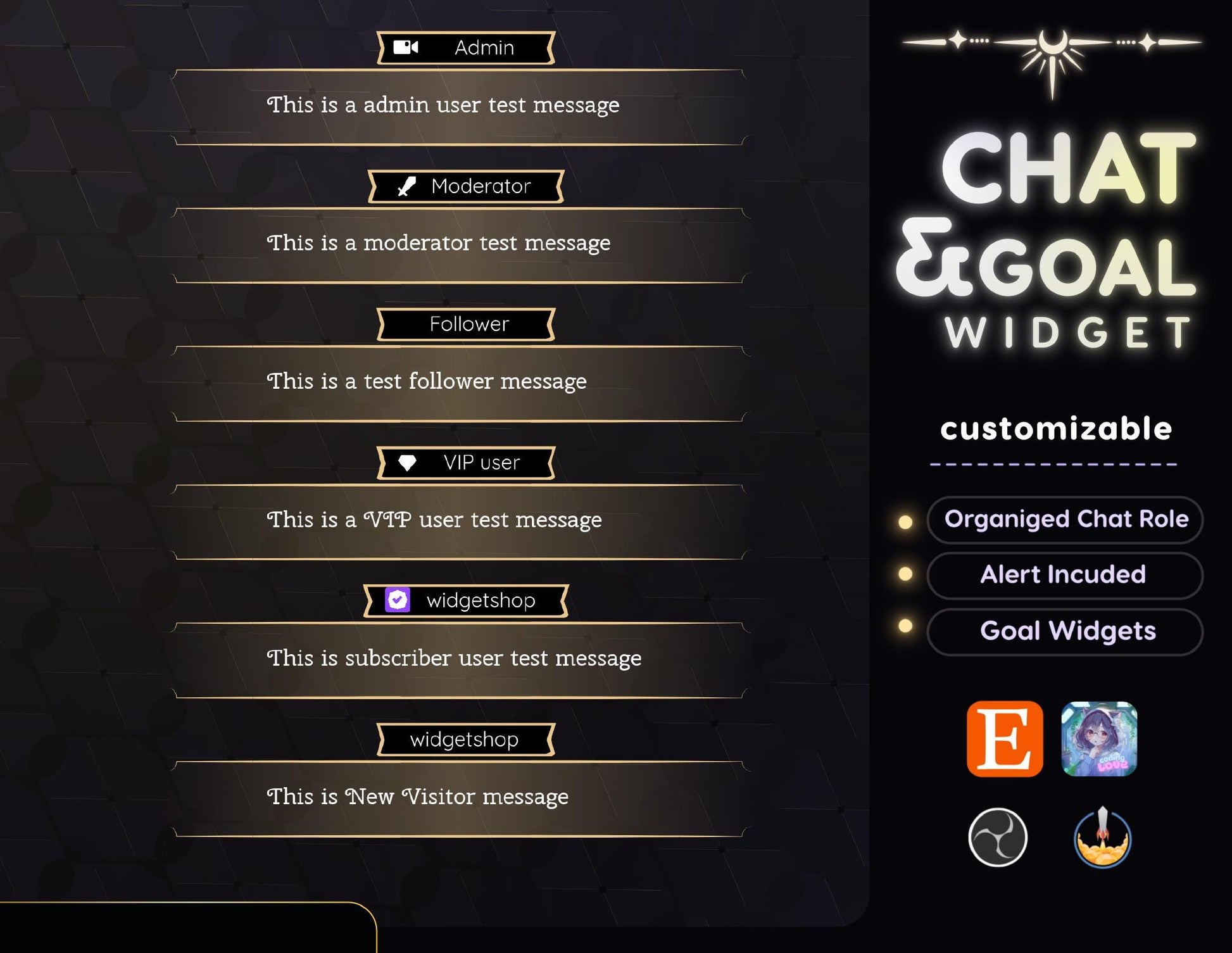Click the OBS Studio logo icon

click(x=998, y=837)
